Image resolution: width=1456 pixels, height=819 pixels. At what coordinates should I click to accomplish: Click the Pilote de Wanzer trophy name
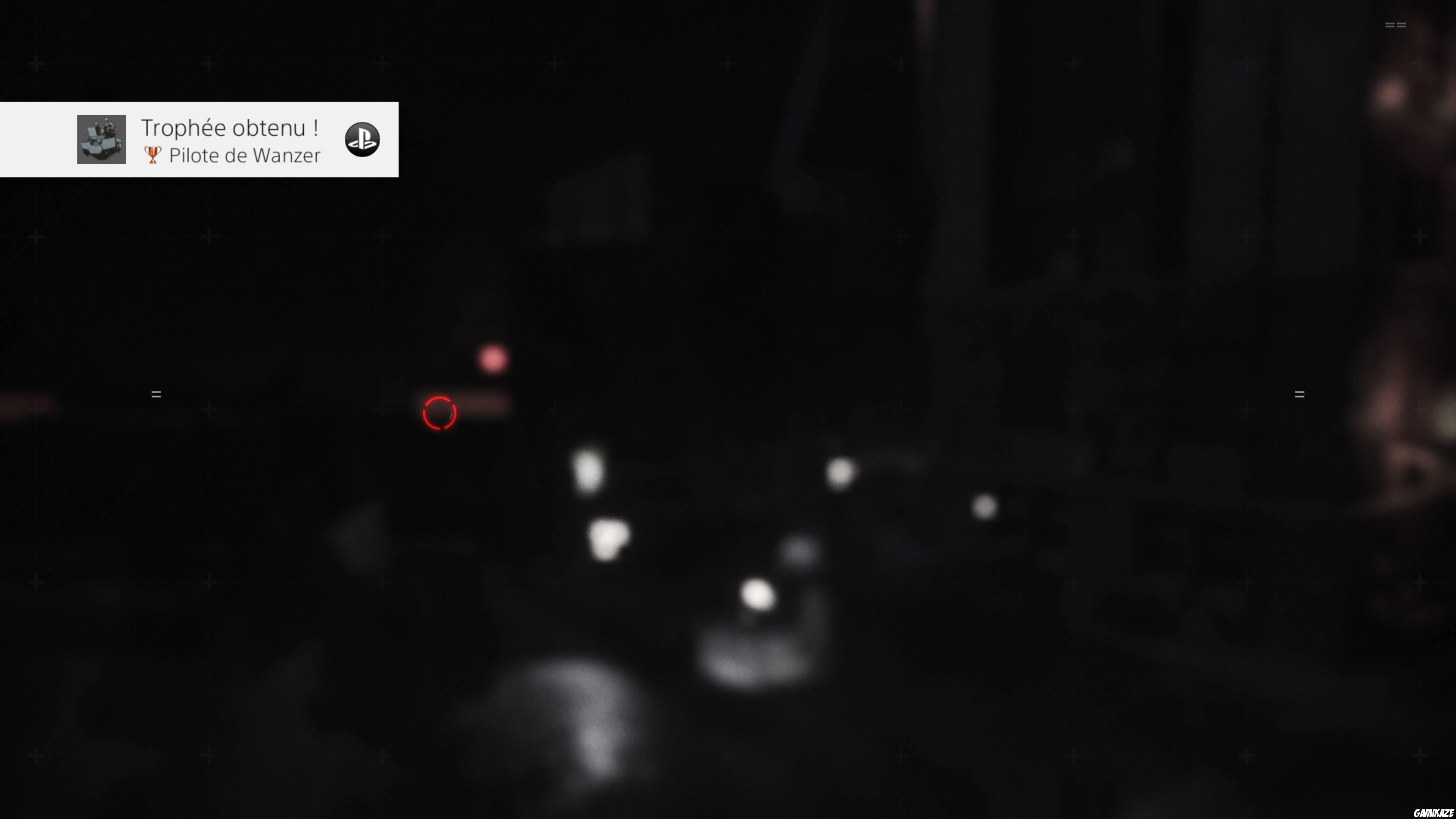(x=244, y=155)
